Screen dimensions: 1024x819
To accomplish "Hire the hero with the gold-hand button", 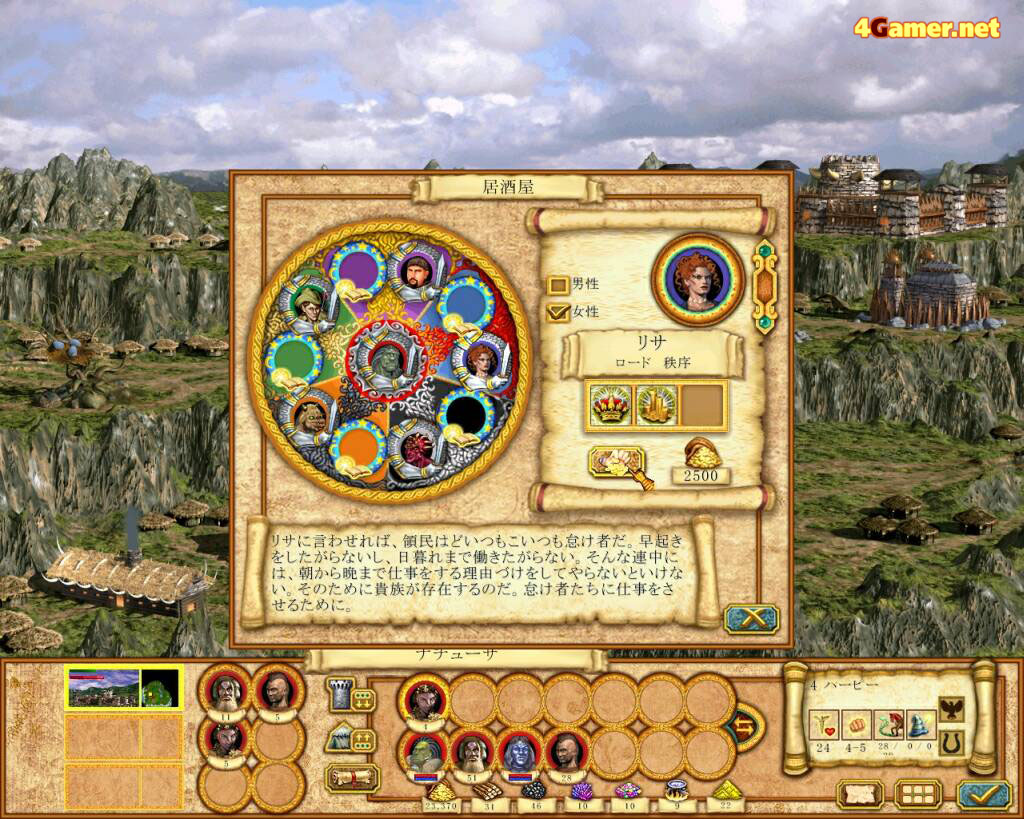I will click(x=618, y=463).
